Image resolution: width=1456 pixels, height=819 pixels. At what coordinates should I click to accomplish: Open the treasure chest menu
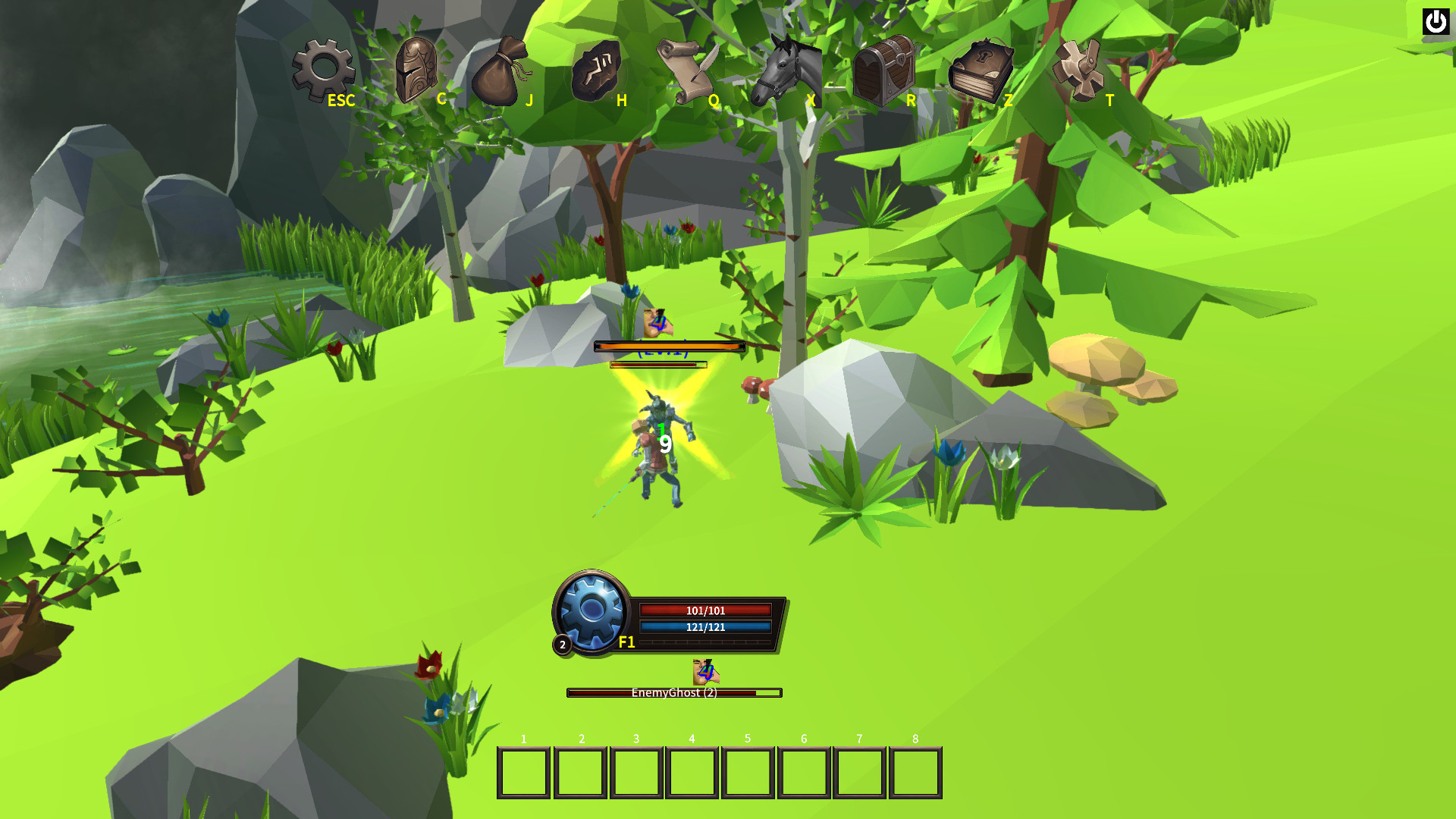[883, 71]
